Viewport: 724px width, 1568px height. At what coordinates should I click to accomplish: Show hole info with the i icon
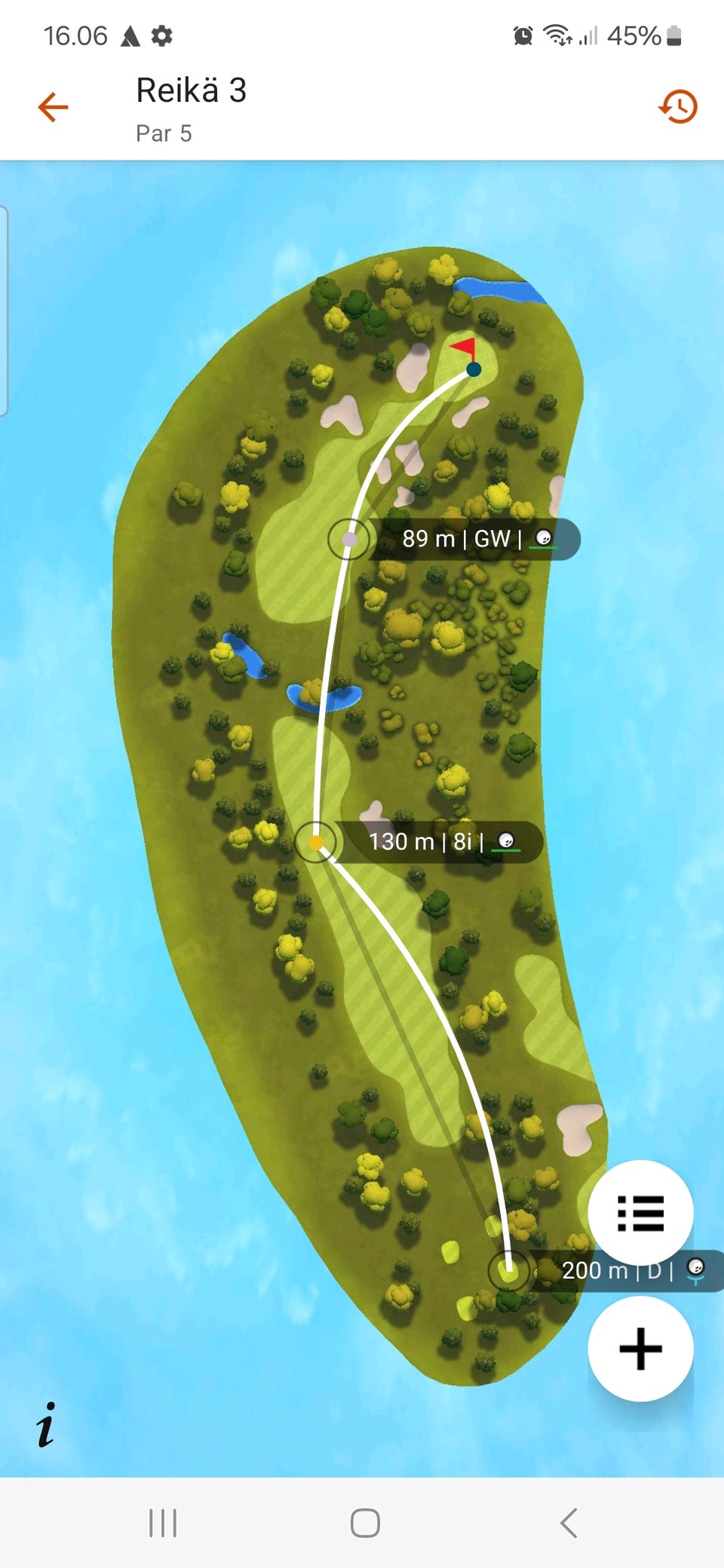46,1425
